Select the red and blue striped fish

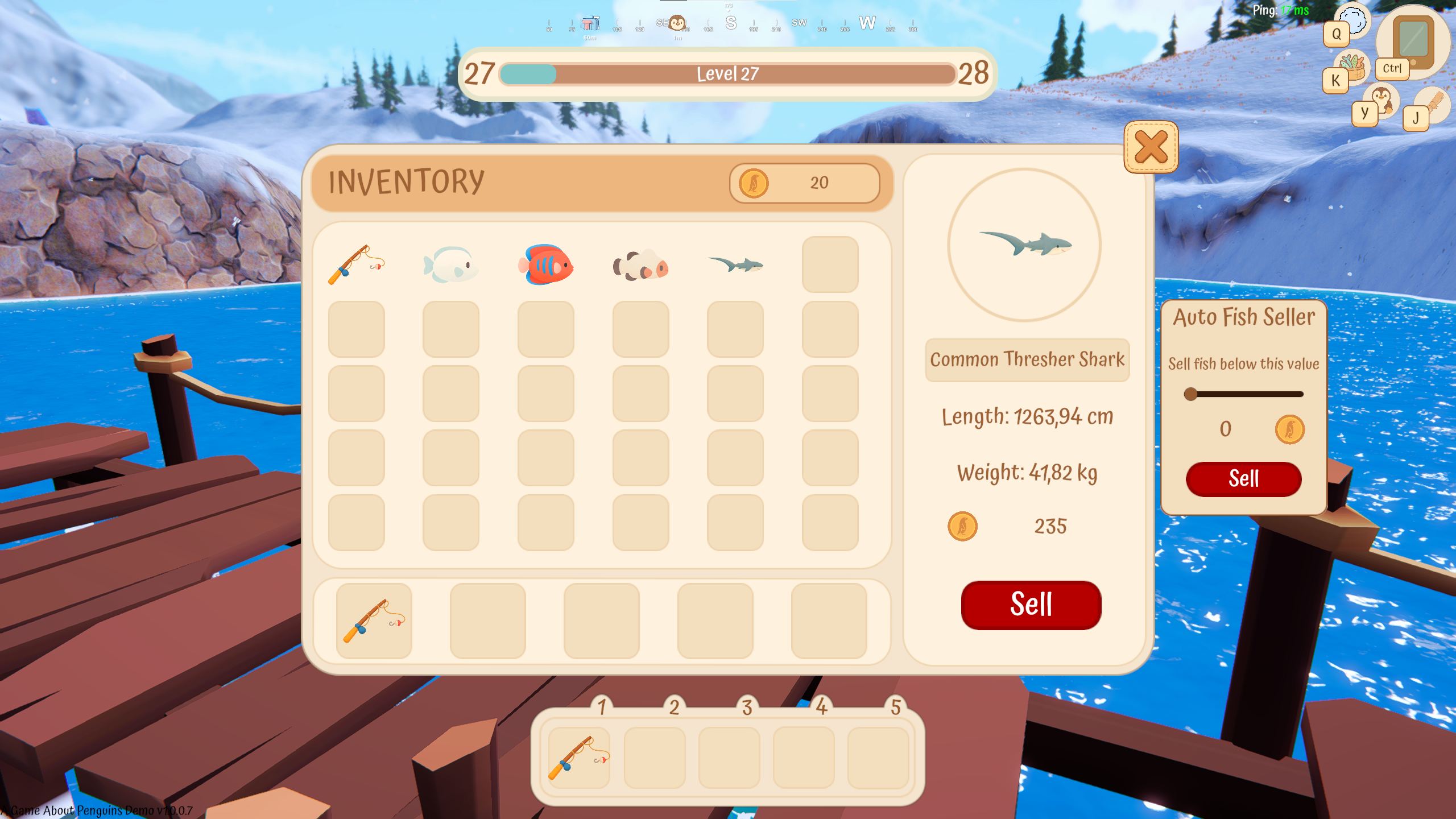(x=545, y=265)
